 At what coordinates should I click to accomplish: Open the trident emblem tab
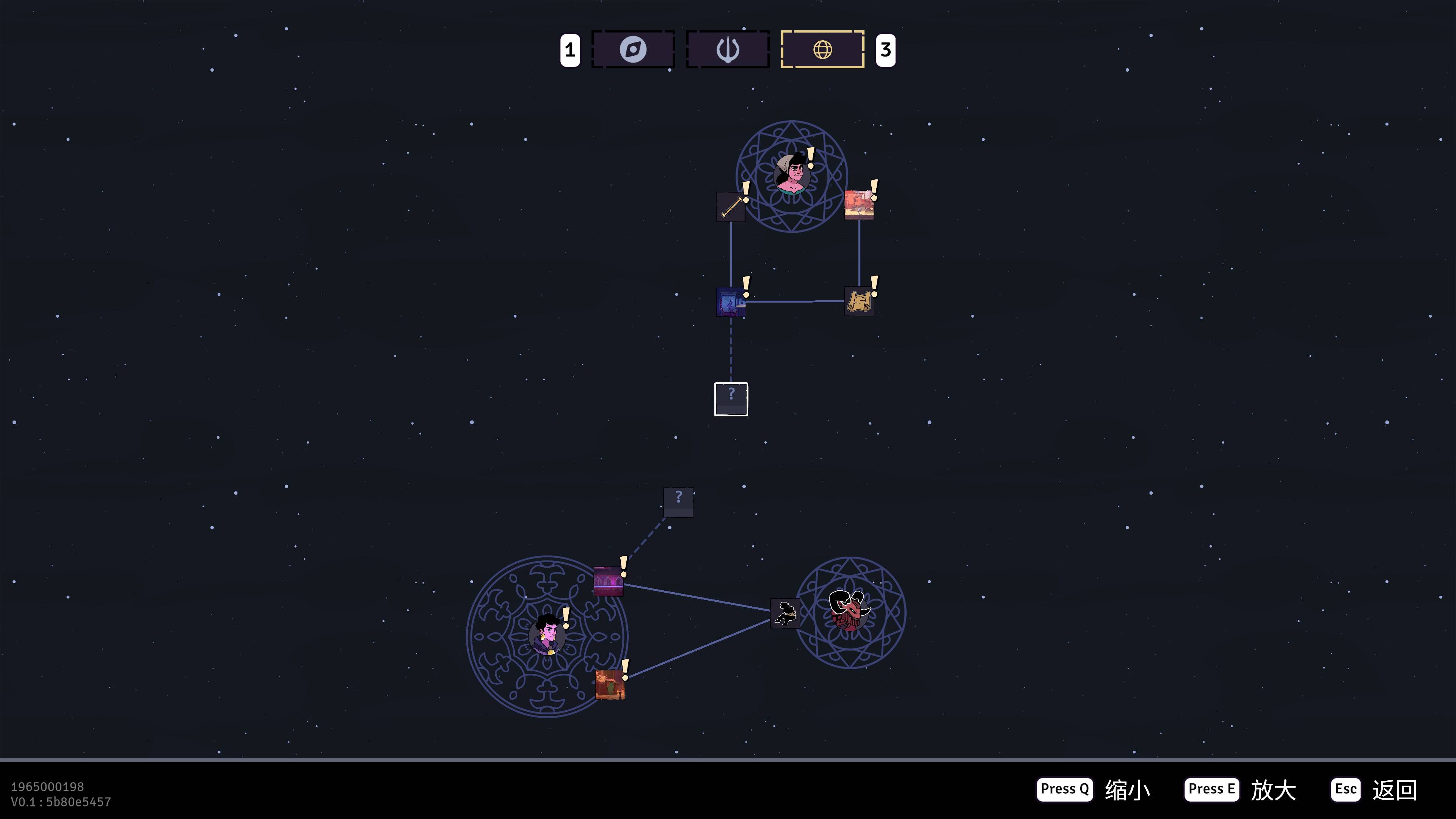click(x=728, y=50)
